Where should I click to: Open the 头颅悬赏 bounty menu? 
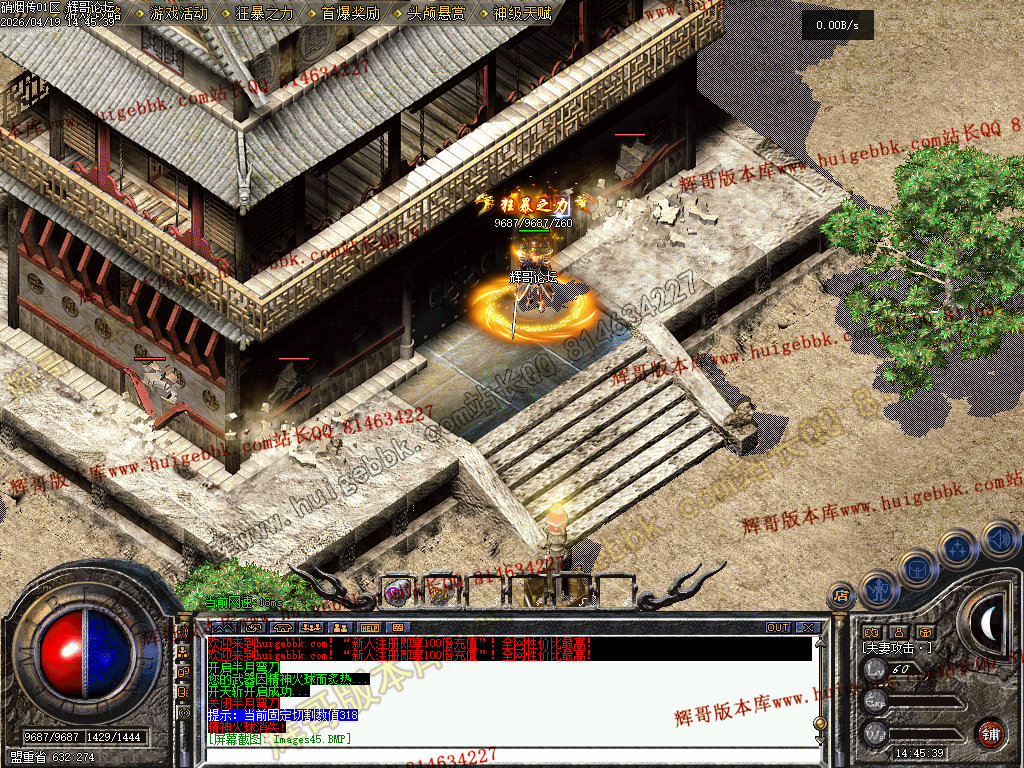(437, 13)
